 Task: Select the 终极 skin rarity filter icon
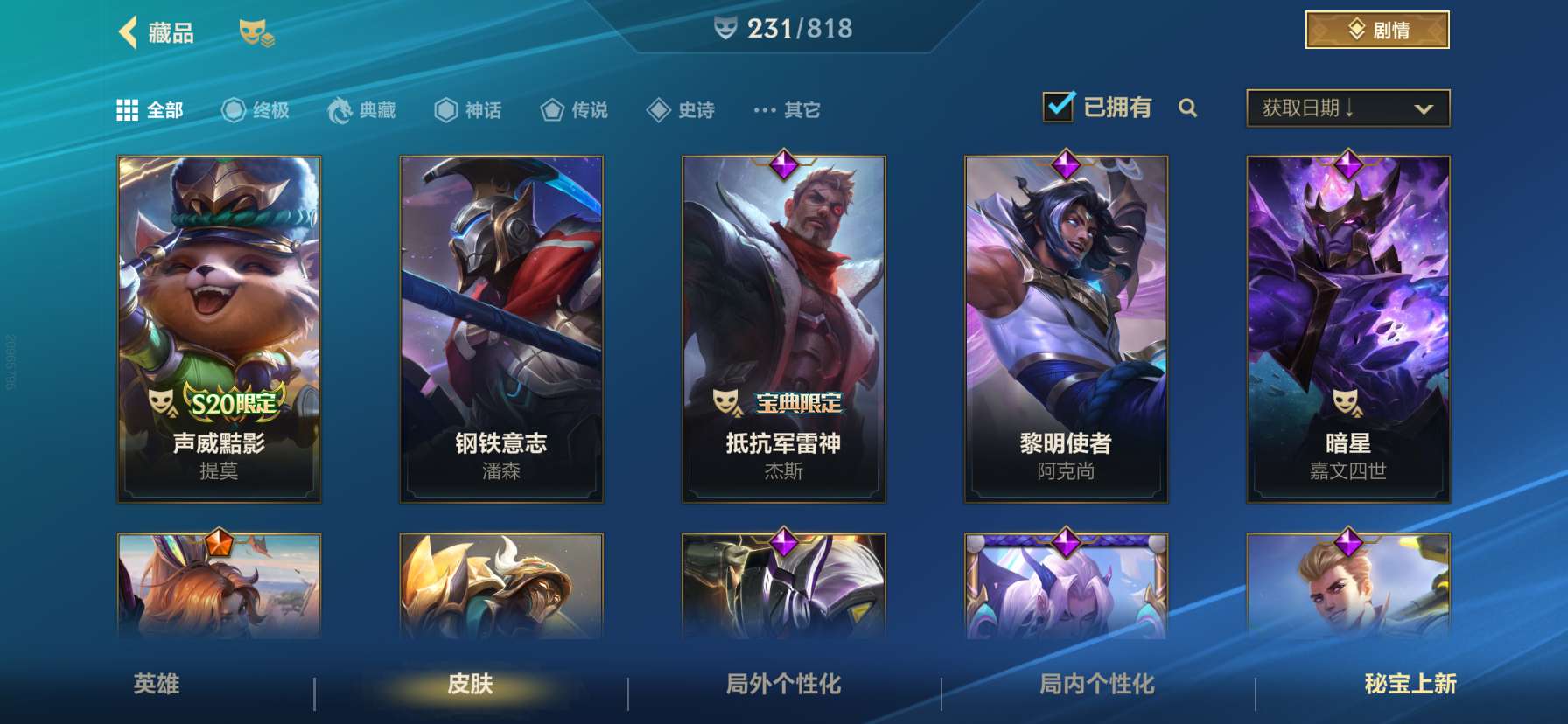233,109
